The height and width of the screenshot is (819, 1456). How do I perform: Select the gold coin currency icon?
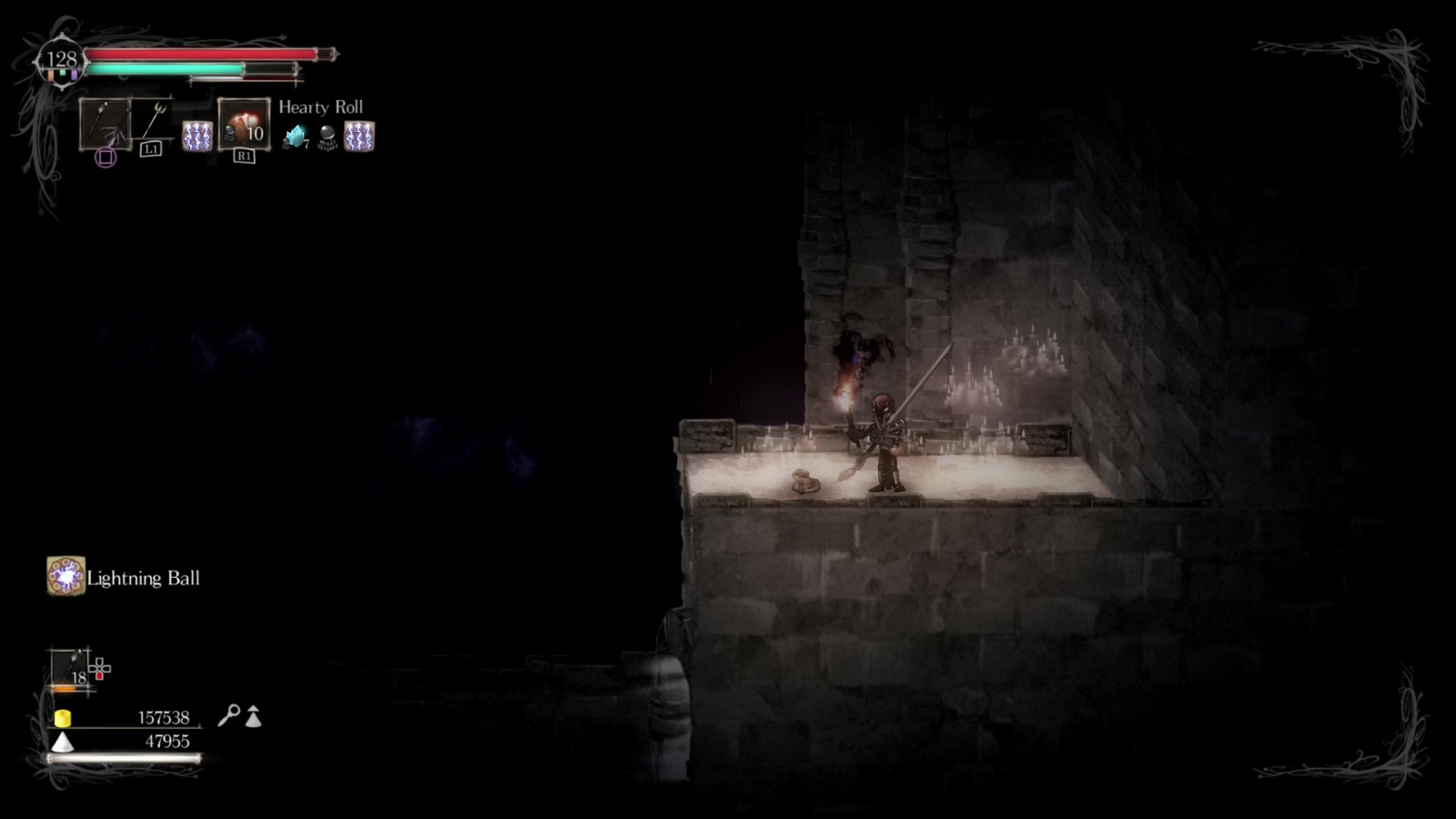62,717
